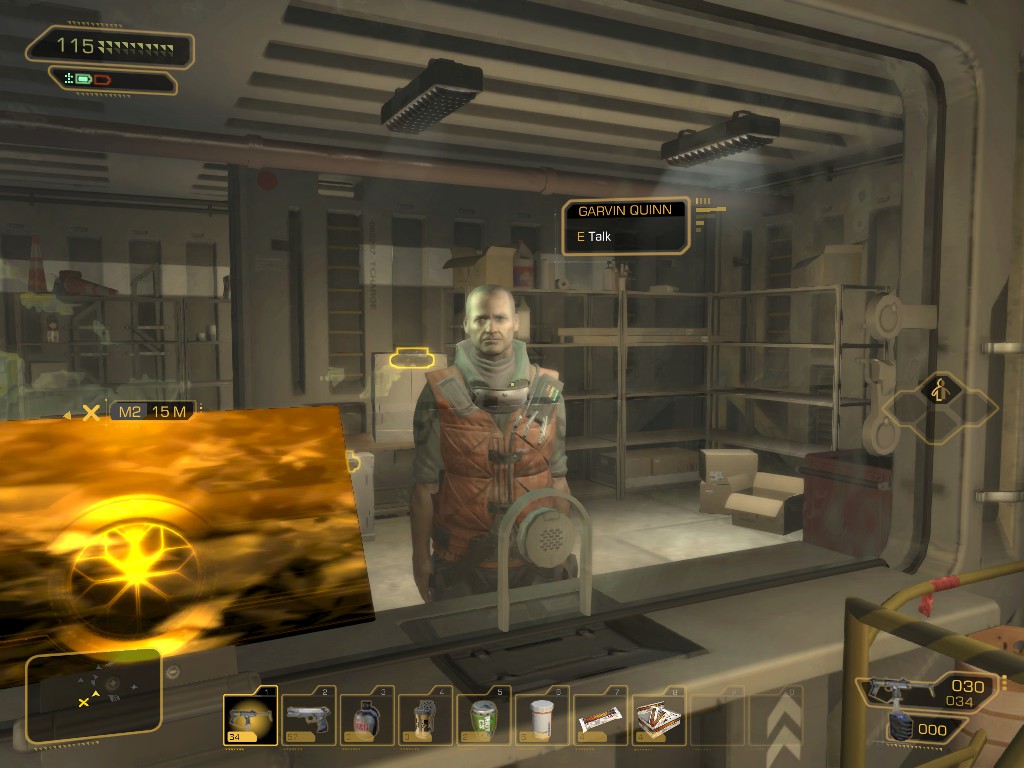
Task: Select the Talk option on Garvin Quinn
Action: pos(599,237)
